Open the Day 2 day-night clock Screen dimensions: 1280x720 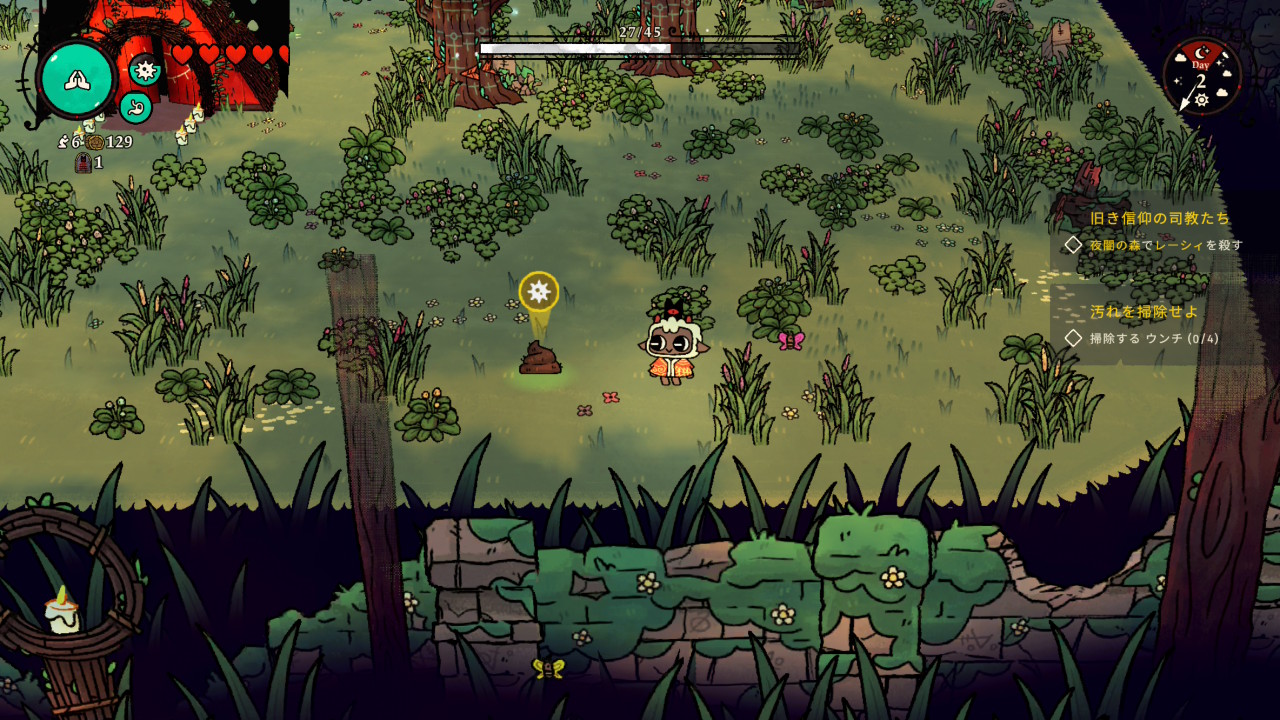(x=1201, y=77)
